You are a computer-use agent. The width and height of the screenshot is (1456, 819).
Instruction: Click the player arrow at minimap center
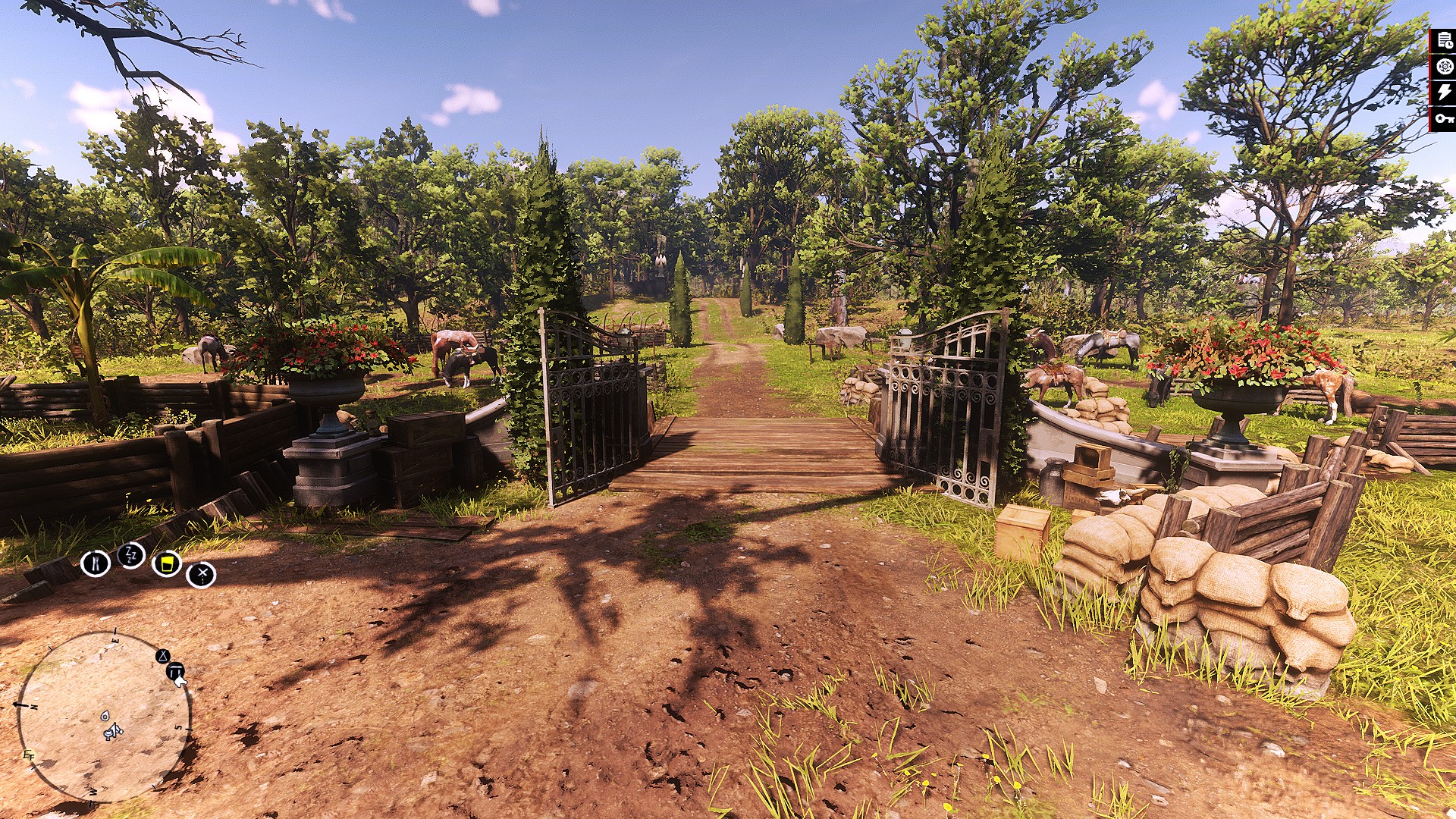point(115,730)
